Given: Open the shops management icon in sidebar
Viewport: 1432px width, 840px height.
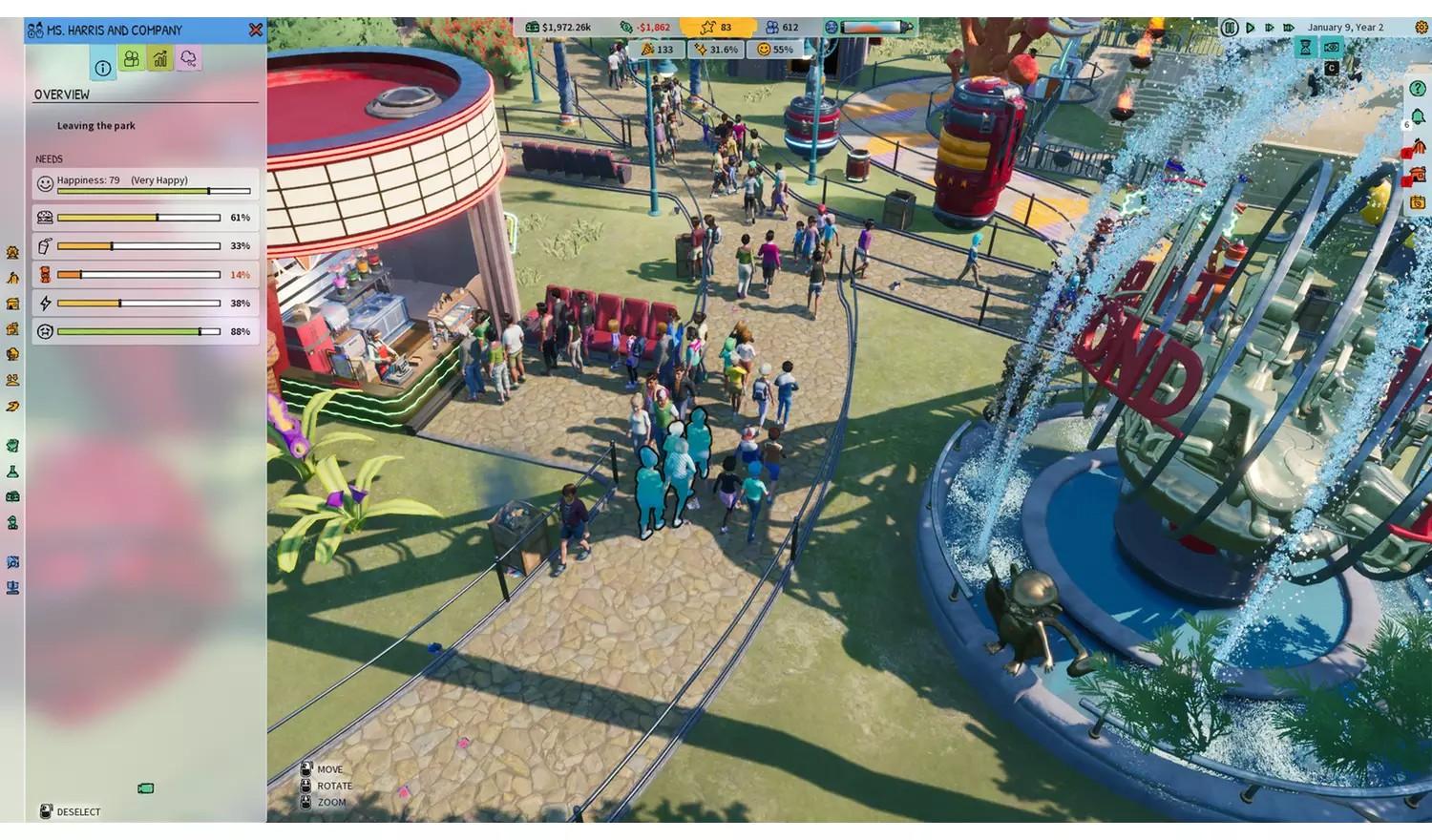Looking at the screenshot, I should click(11, 304).
